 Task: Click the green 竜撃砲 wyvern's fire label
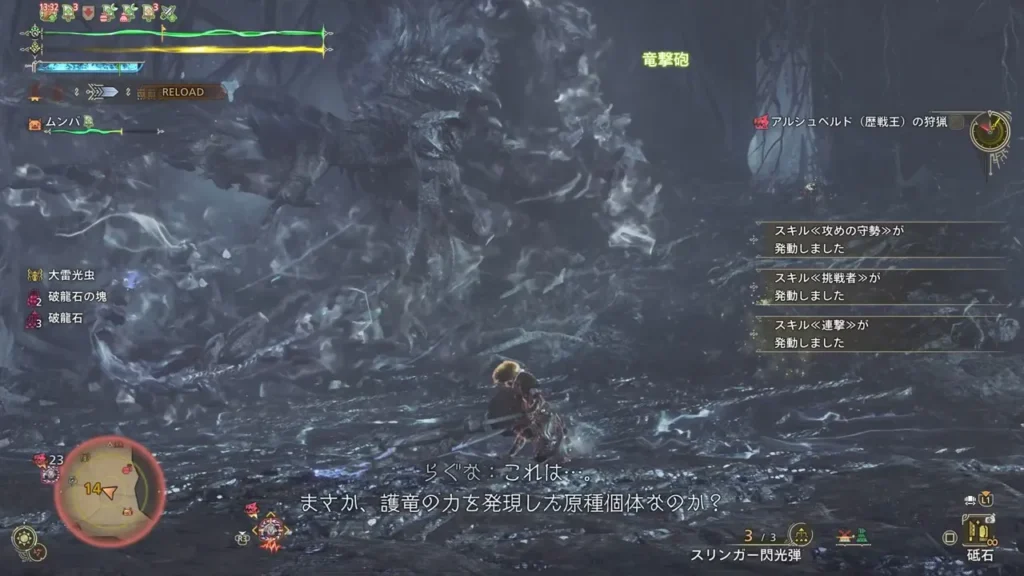coord(665,61)
